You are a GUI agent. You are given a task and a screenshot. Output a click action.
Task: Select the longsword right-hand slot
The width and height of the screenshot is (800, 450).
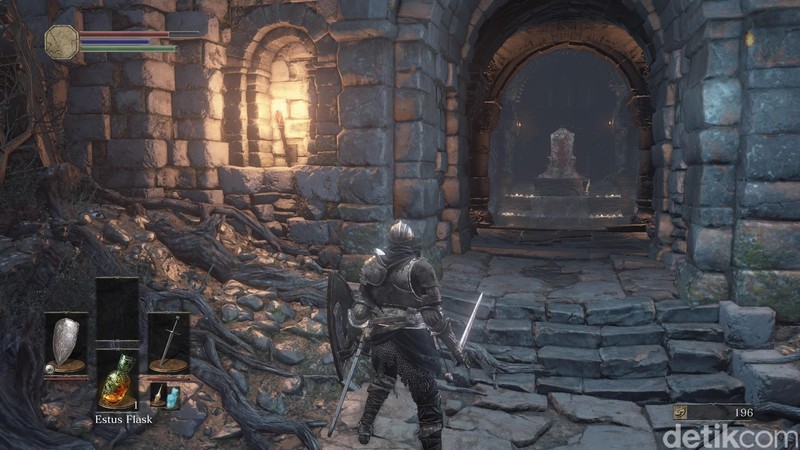168,343
